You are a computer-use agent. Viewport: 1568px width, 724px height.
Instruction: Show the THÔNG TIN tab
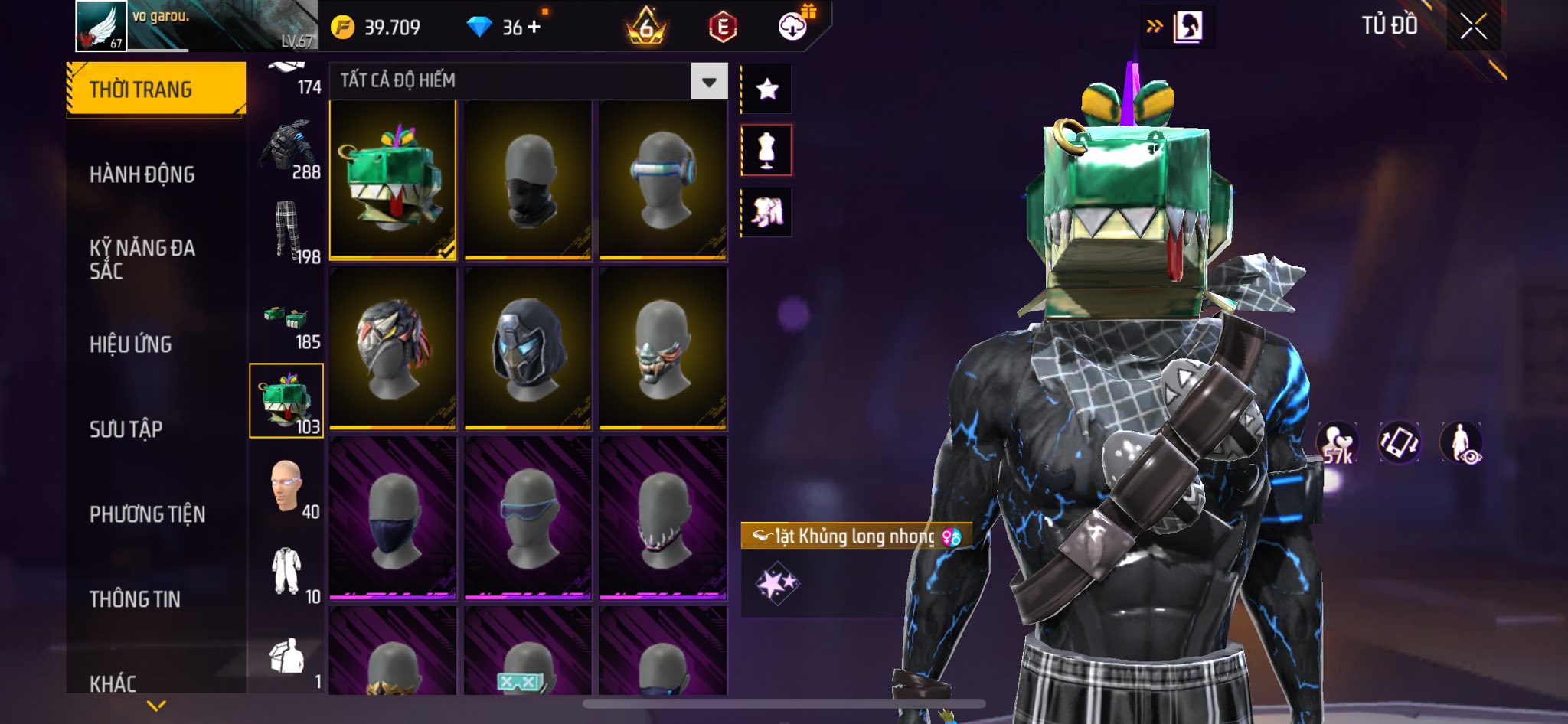[136, 599]
